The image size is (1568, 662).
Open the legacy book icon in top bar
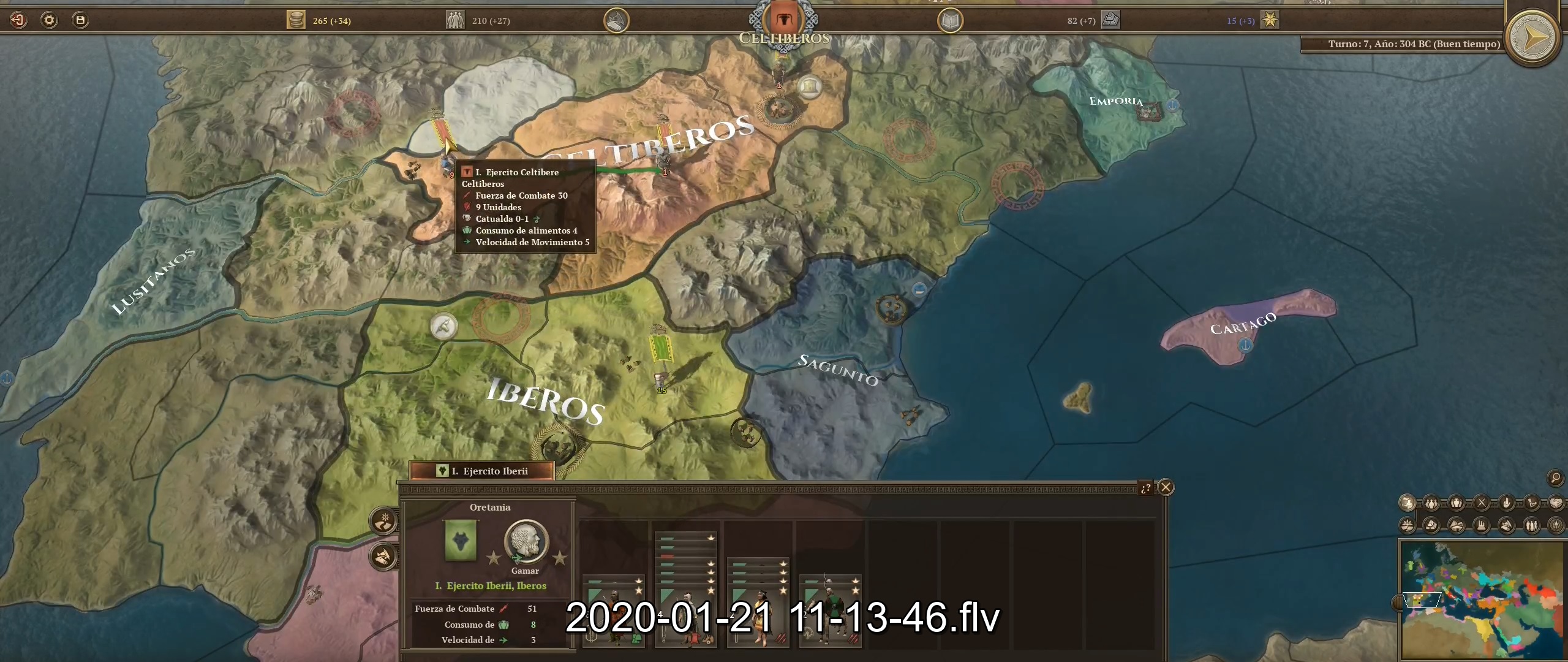click(949, 20)
